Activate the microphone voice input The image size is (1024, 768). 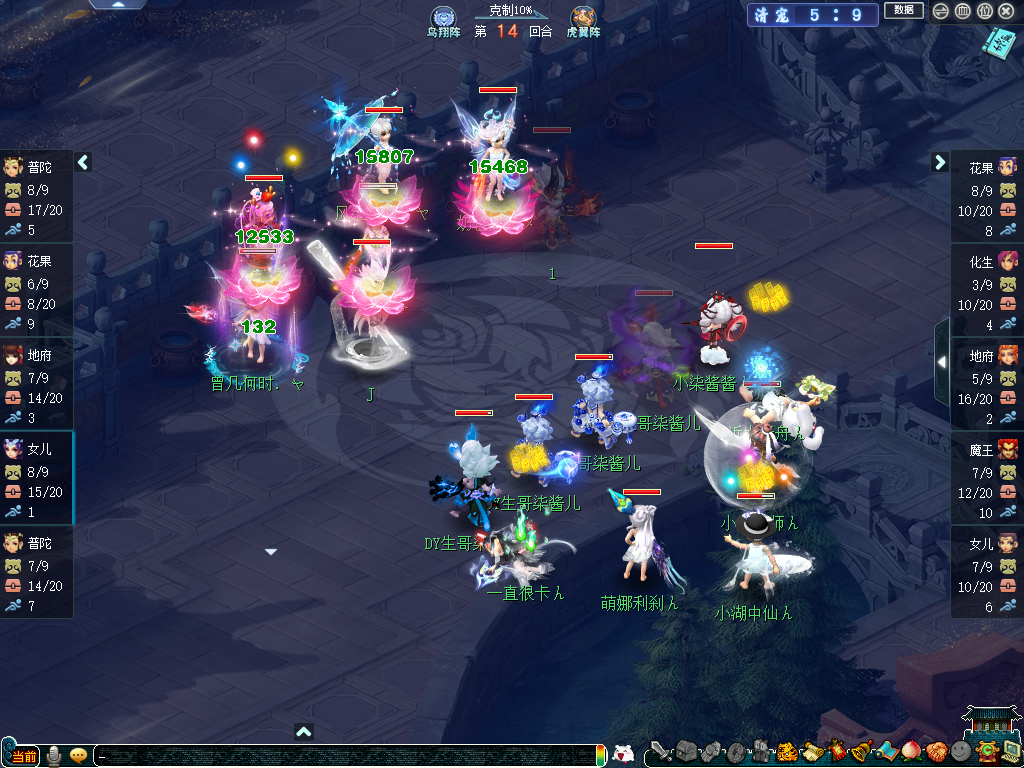click(x=54, y=755)
